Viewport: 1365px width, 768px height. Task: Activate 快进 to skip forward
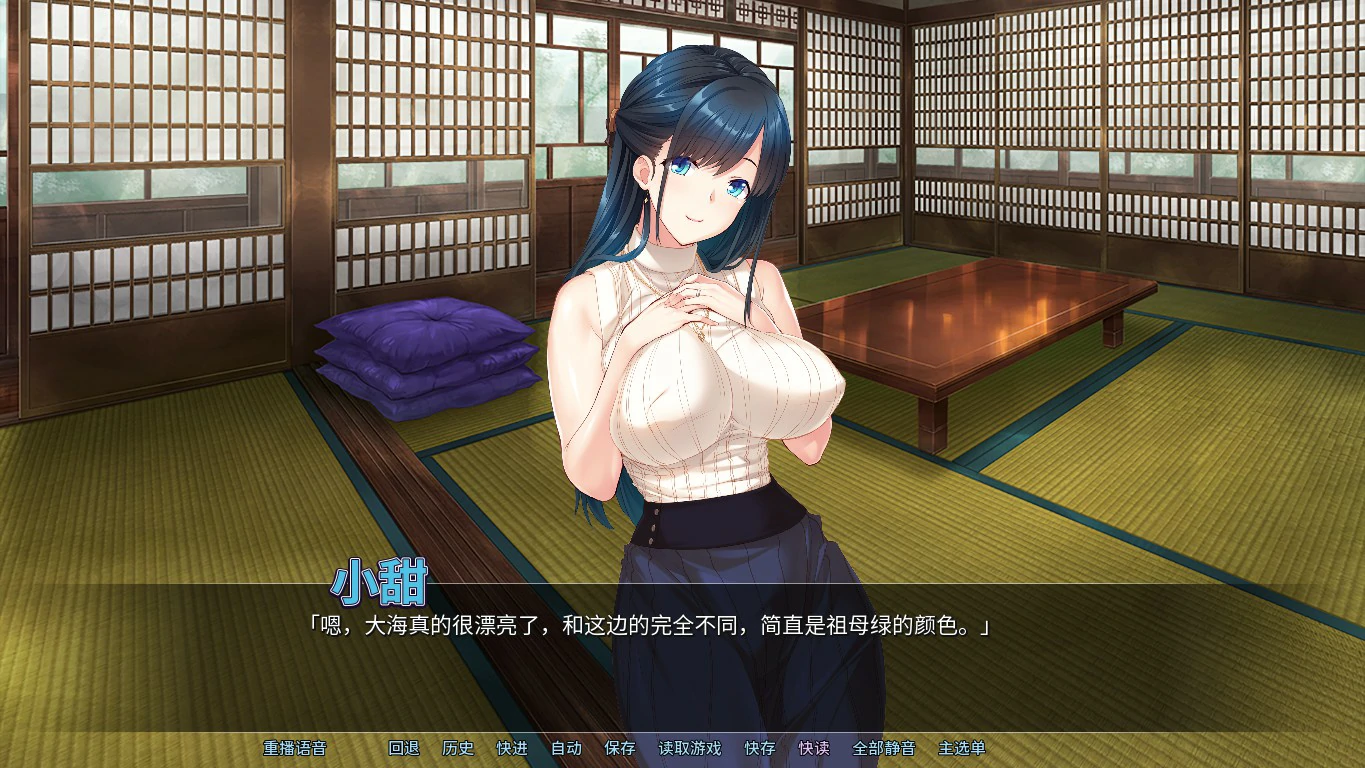pyautogui.click(x=512, y=748)
